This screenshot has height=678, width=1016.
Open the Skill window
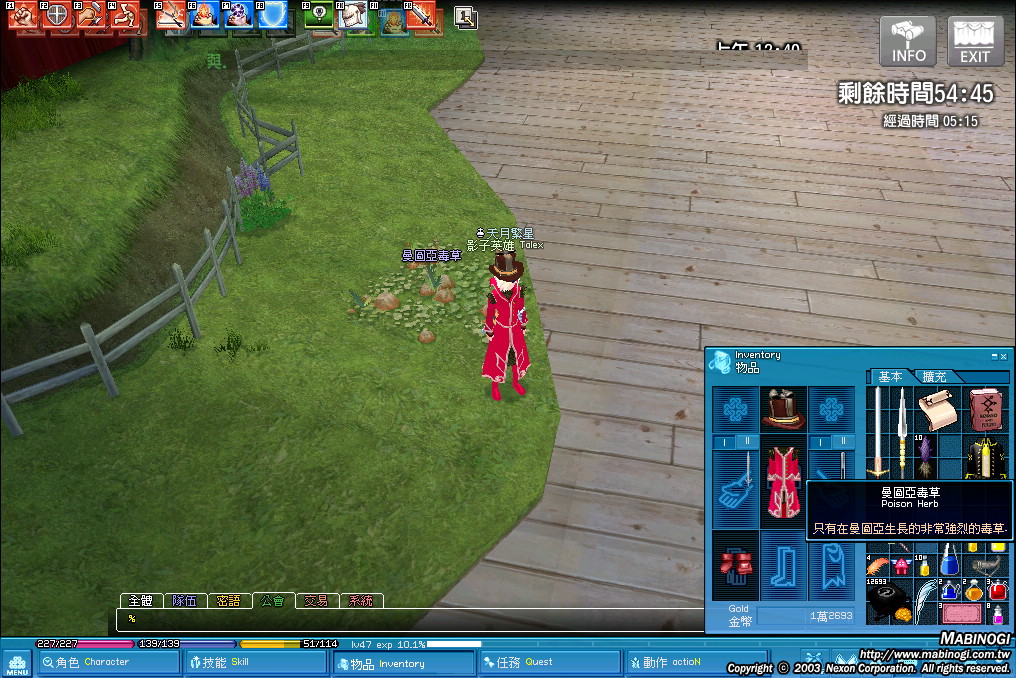coord(256,662)
